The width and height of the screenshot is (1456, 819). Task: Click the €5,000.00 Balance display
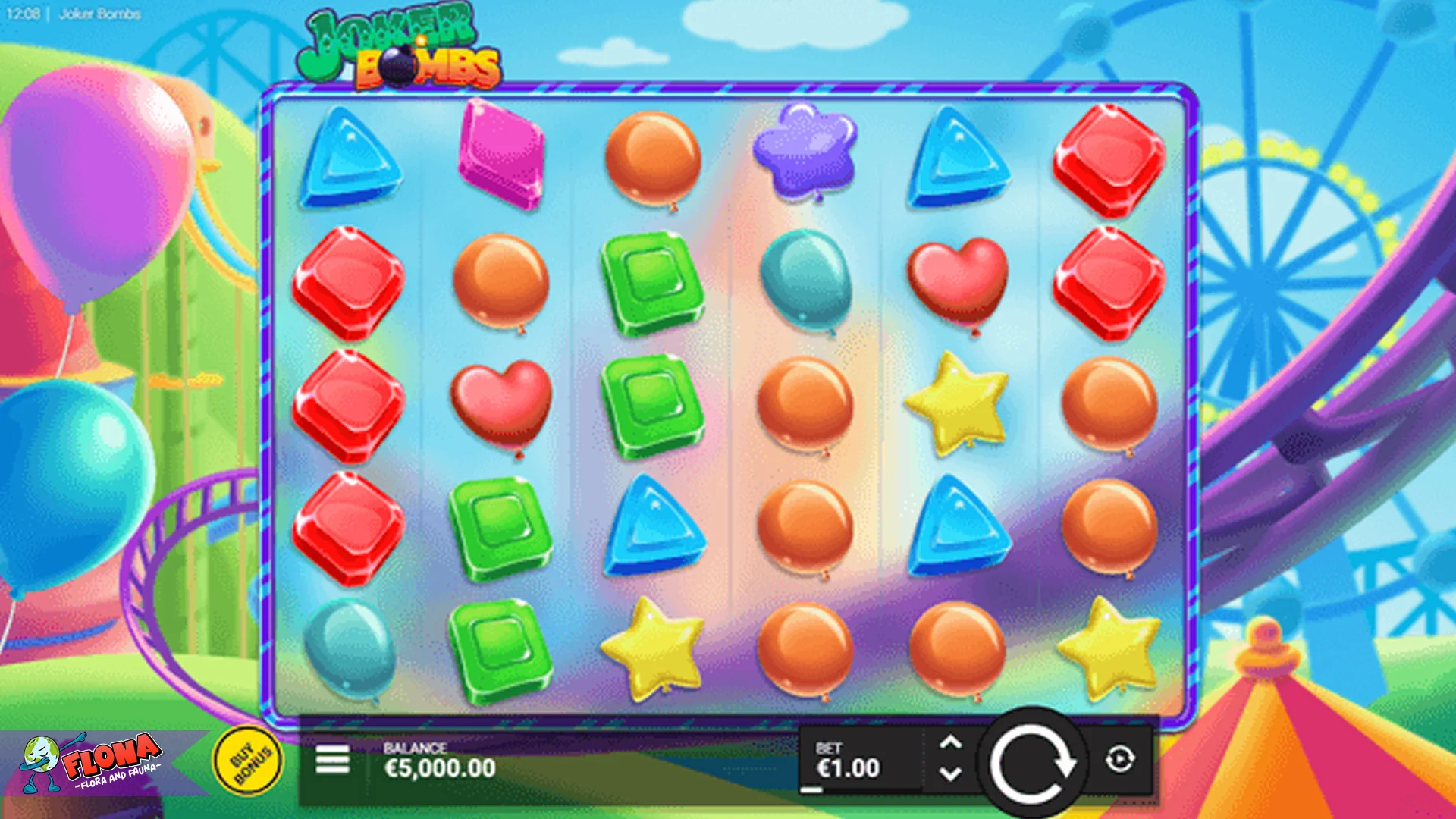click(x=440, y=767)
